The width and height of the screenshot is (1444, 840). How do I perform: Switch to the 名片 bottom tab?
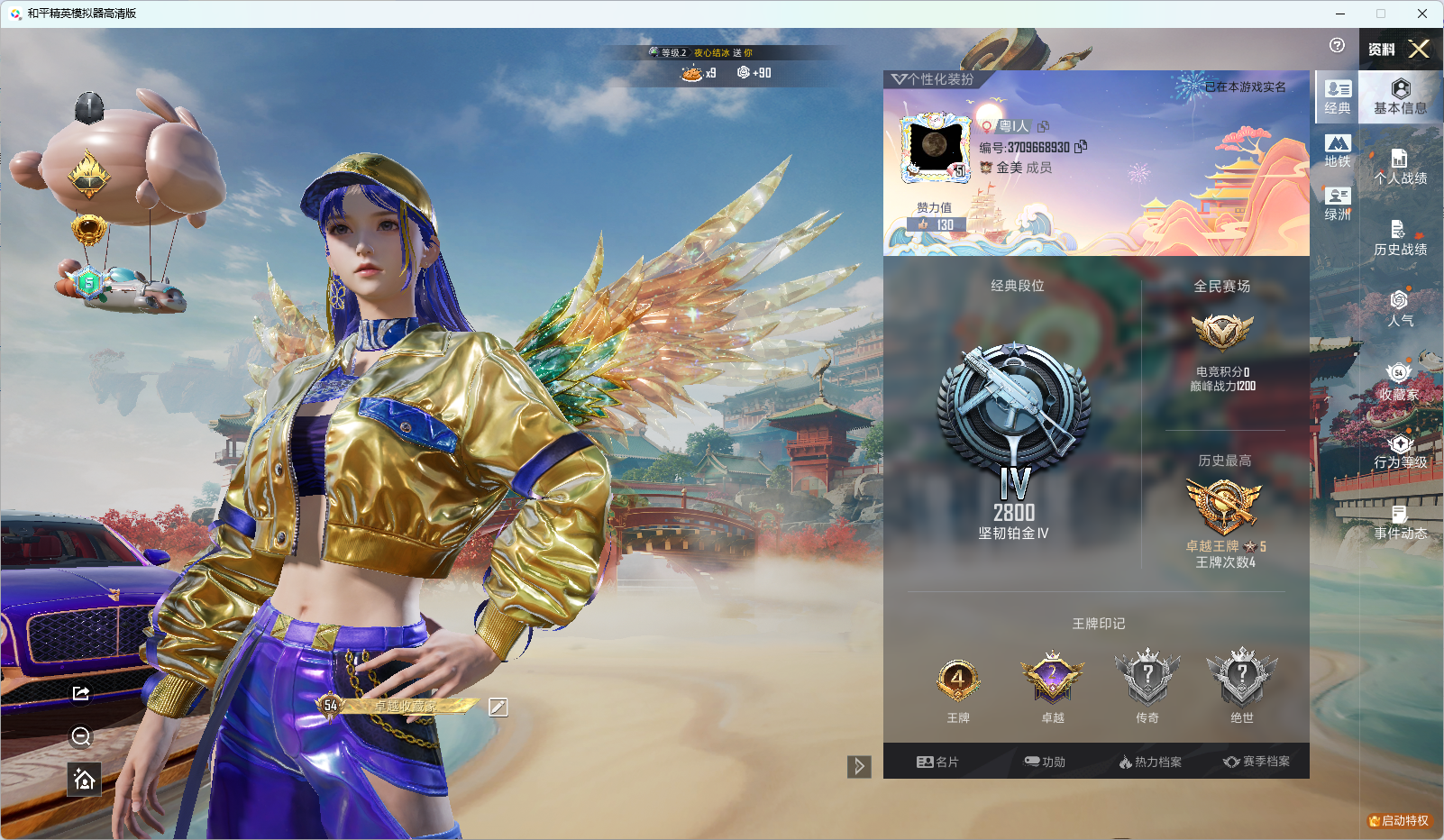click(x=937, y=762)
